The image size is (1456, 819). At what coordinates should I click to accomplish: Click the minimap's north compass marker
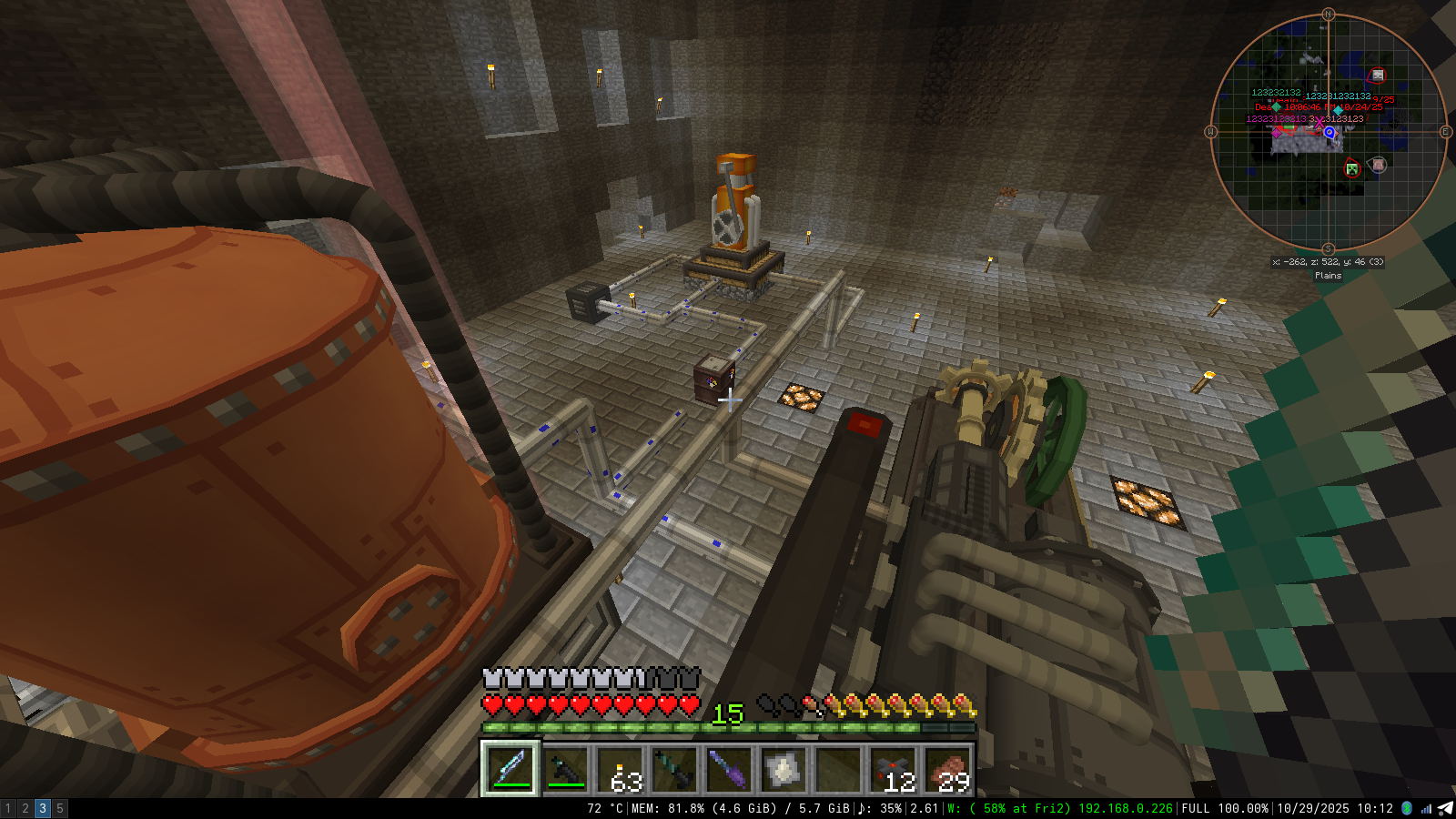(x=1328, y=15)
